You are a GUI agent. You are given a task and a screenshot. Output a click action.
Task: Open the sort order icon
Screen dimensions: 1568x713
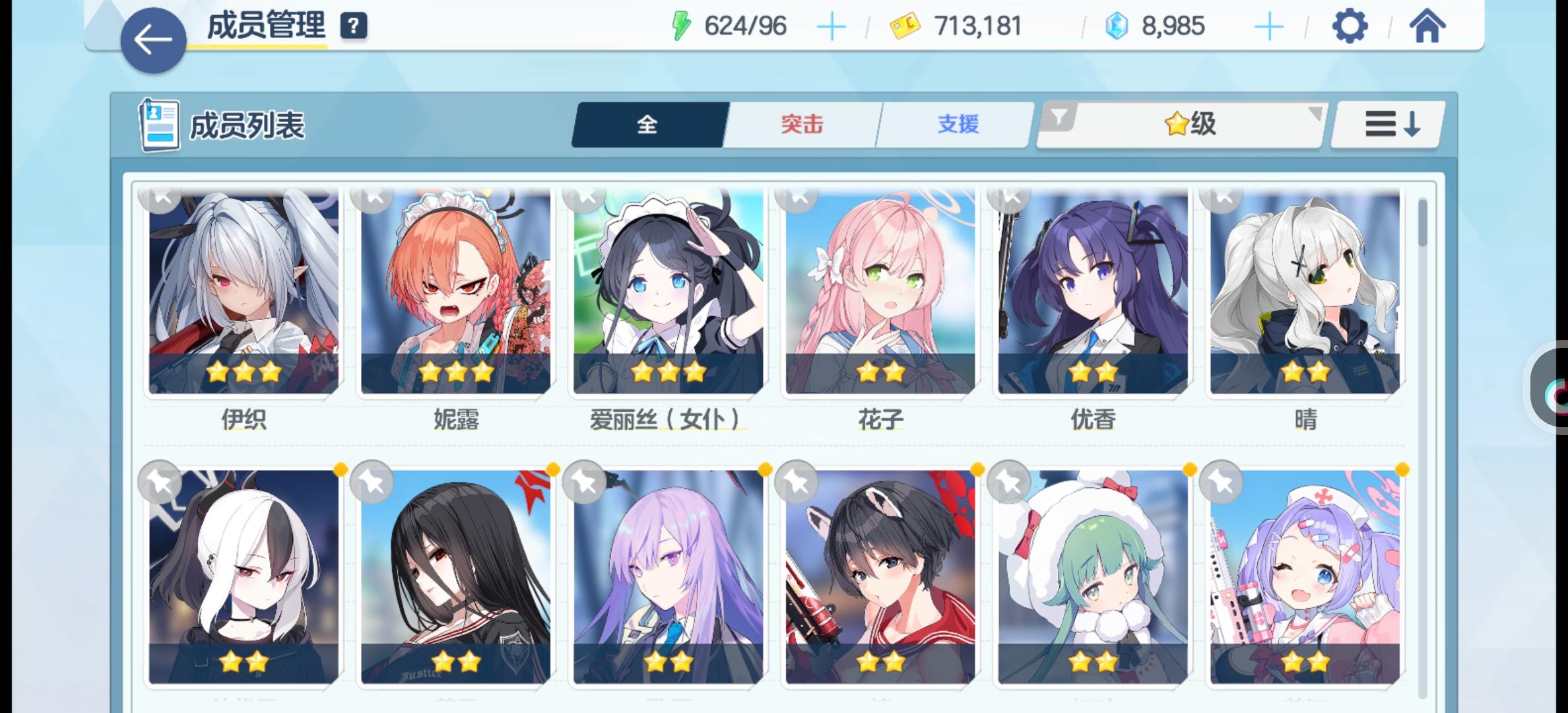(1386, 123)
